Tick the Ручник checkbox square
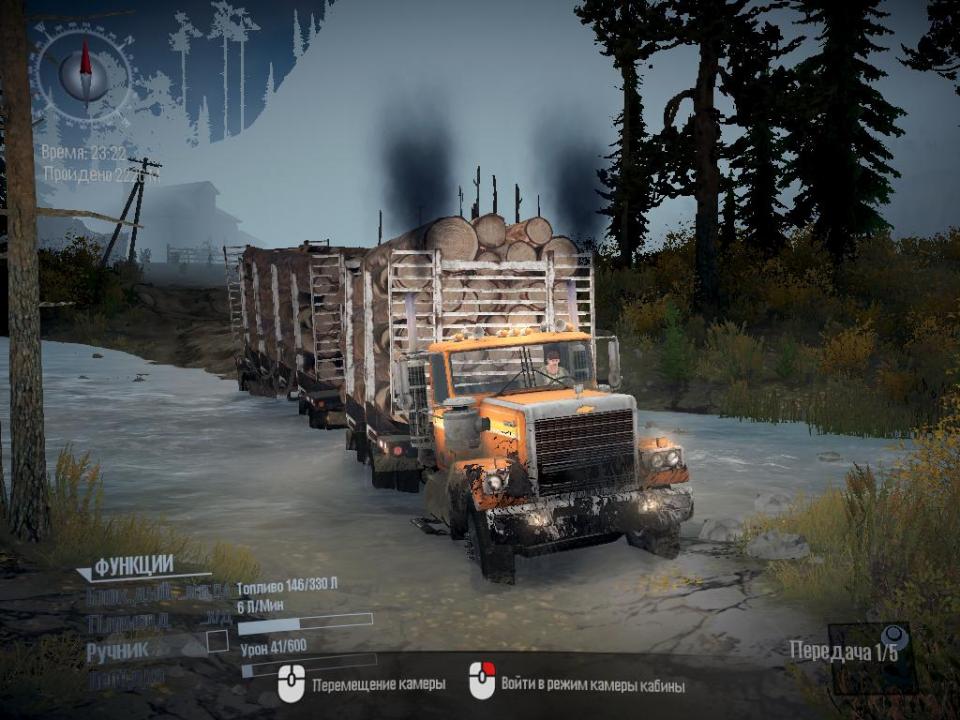This screenshot has width=960, height=720. (218, 642)
